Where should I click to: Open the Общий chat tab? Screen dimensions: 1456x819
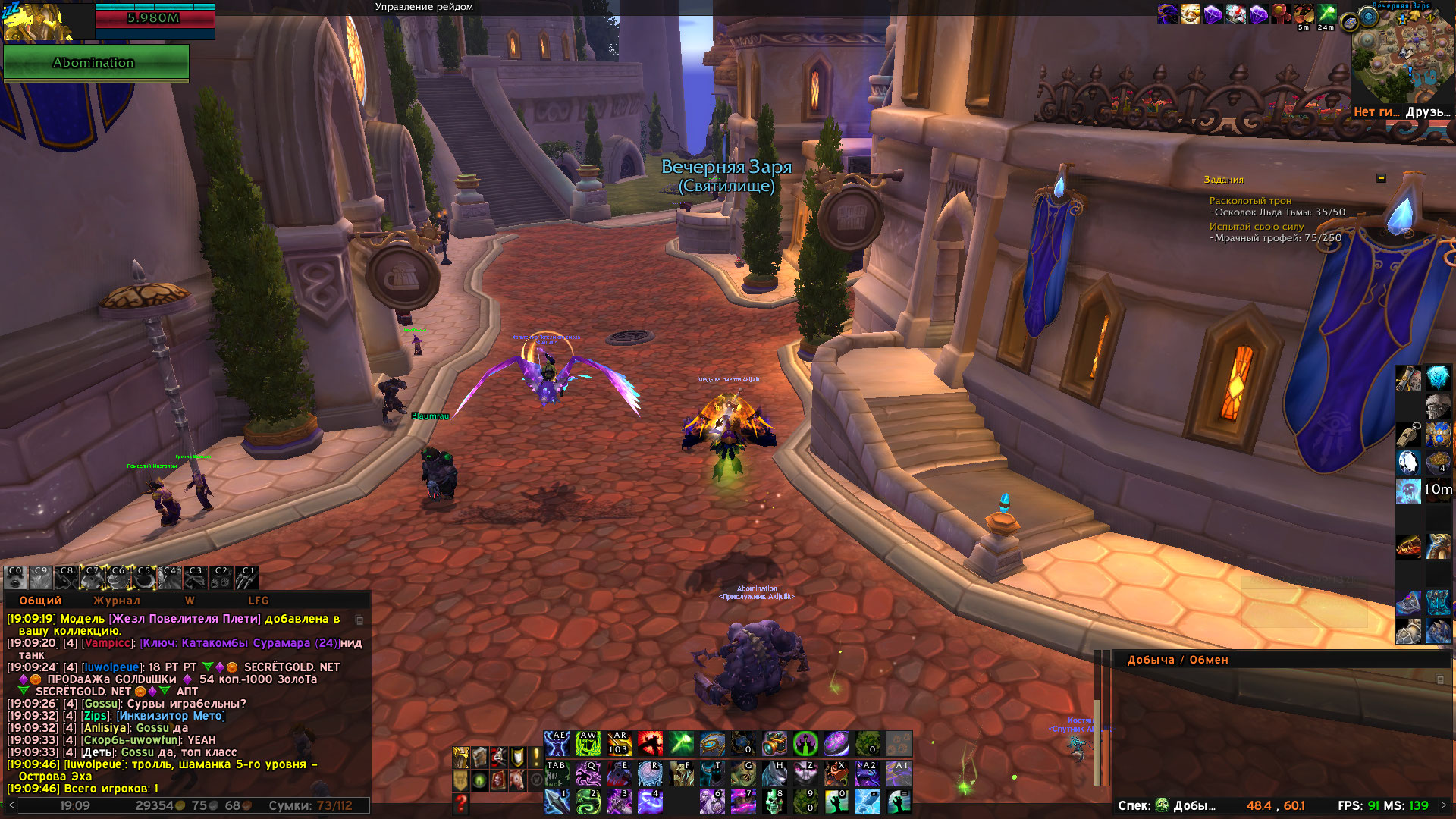coord(40,601)
